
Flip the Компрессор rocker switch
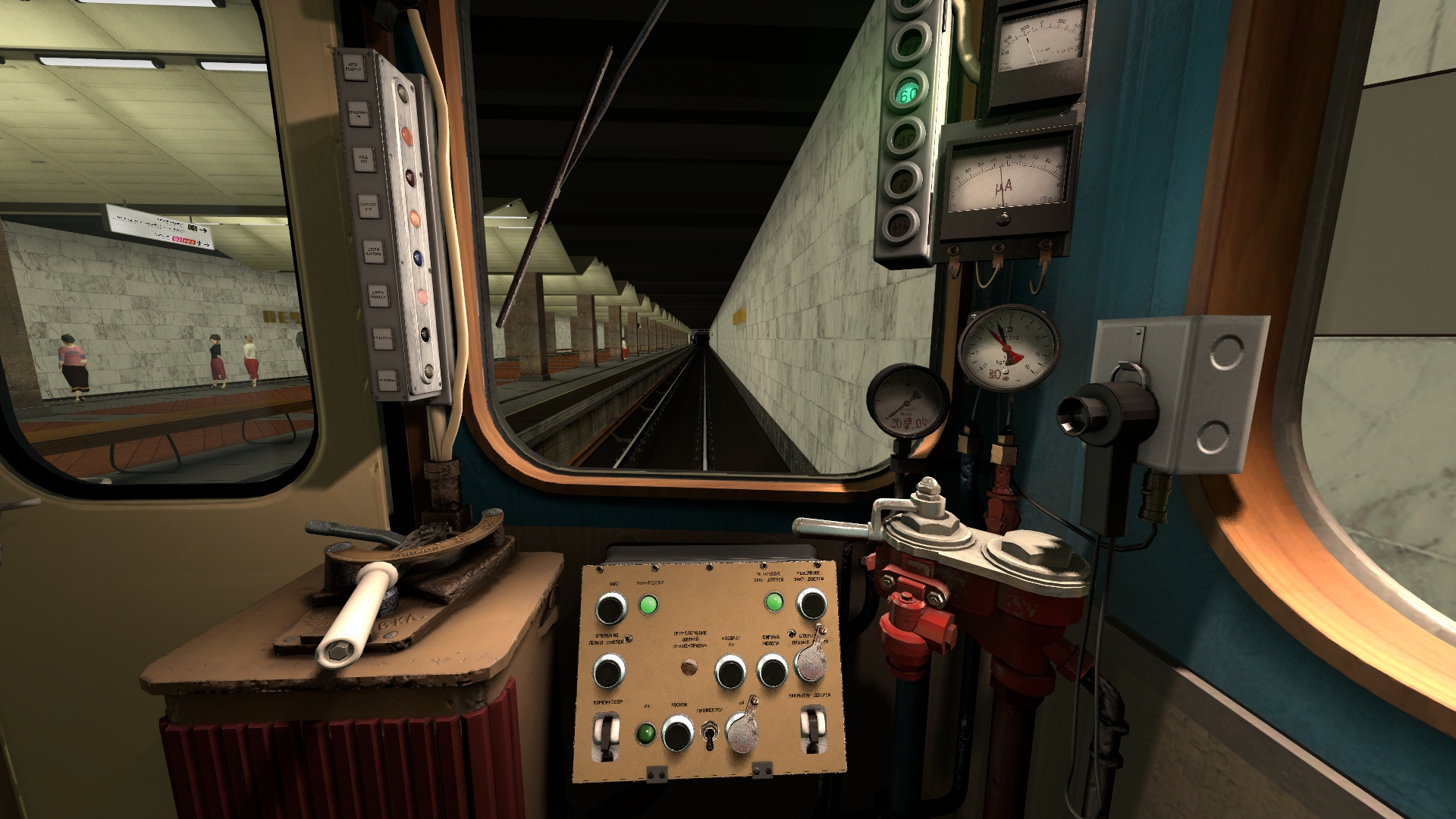pyautogui.click(x=606, y=734)
